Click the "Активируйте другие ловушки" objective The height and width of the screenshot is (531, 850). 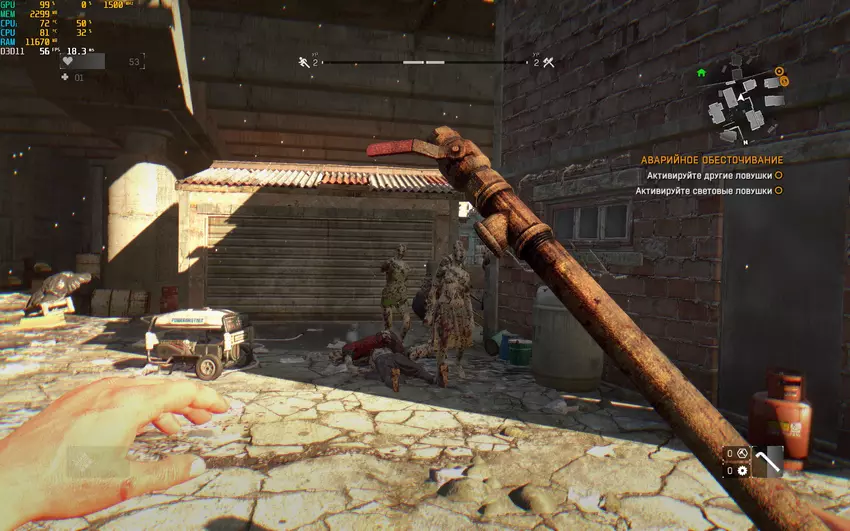click(709, 175)
